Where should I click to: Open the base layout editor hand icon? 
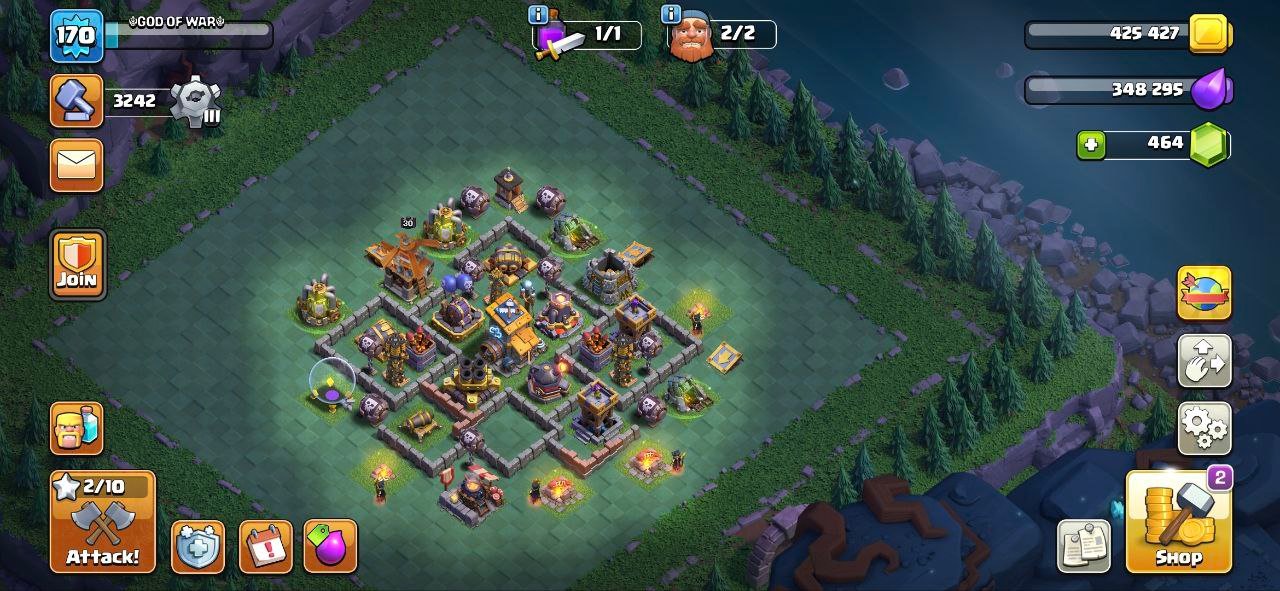(x=1204, y=361)
